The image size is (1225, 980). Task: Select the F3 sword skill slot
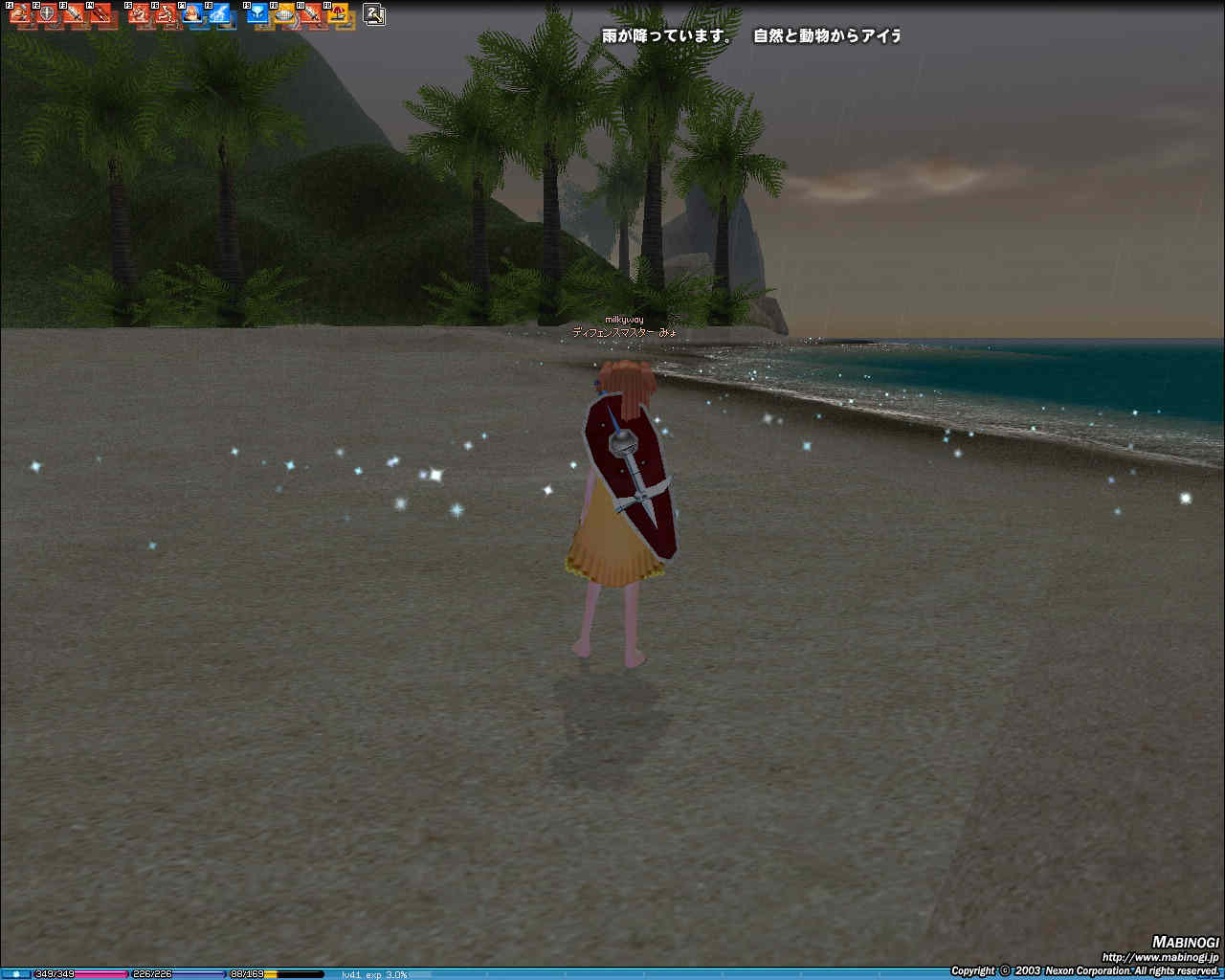pos(73,15)
